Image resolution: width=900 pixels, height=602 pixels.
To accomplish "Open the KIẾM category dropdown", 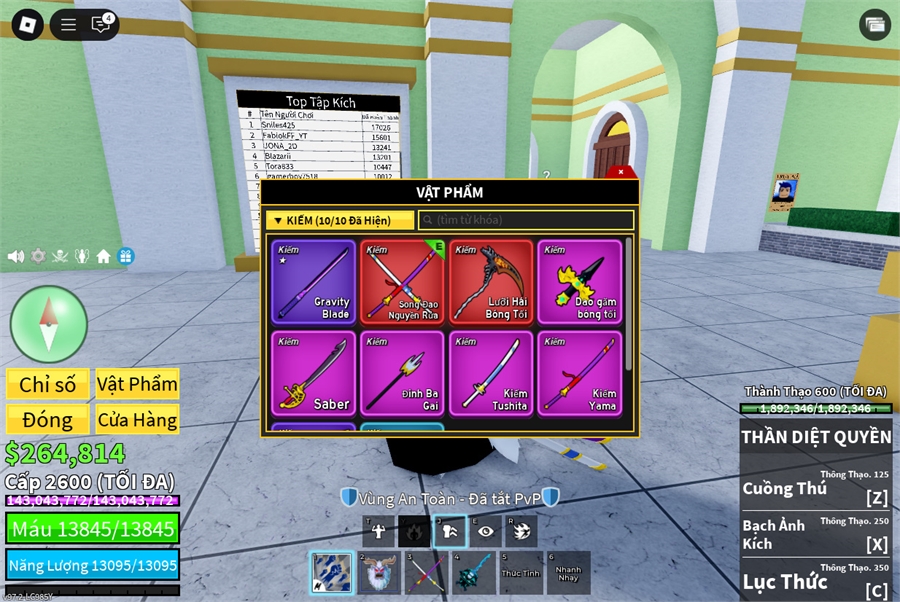I will 340,220.
